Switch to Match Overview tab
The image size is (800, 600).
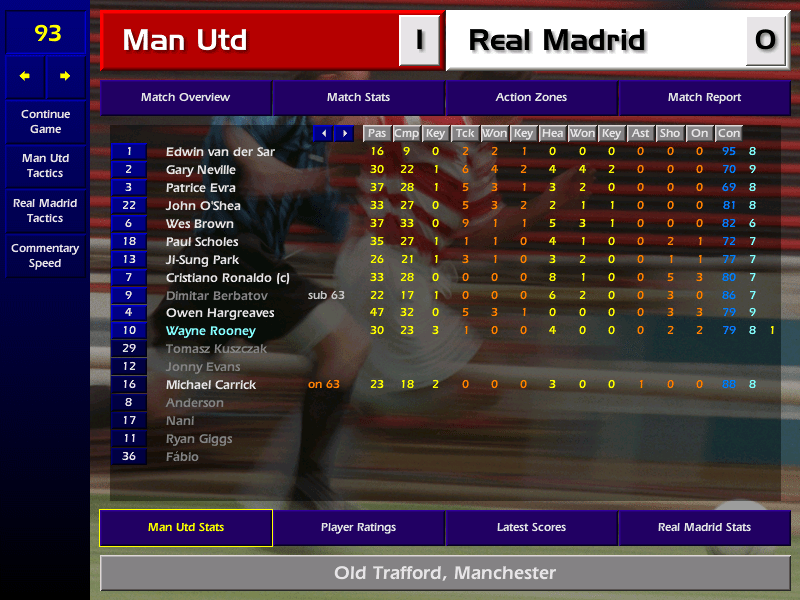(x=185, y=98)
